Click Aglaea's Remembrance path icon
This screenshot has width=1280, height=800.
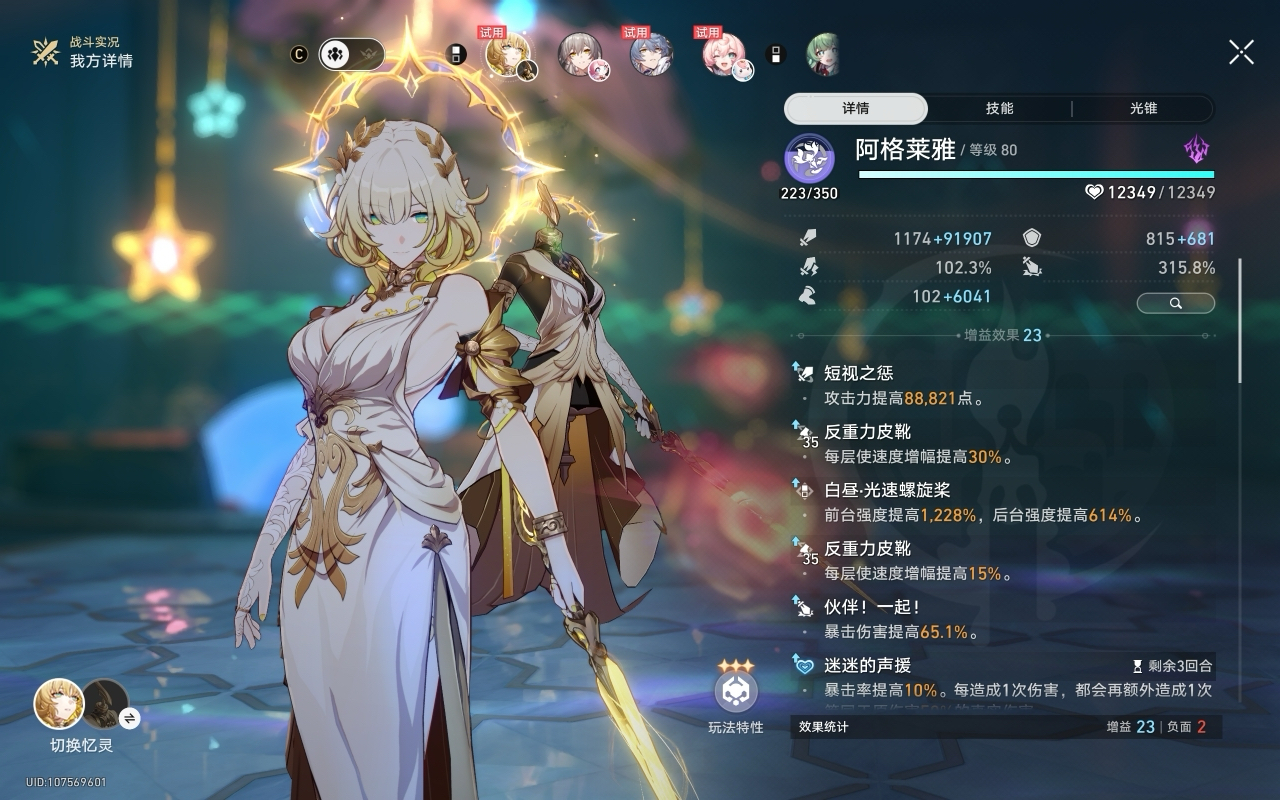point(809,158)
